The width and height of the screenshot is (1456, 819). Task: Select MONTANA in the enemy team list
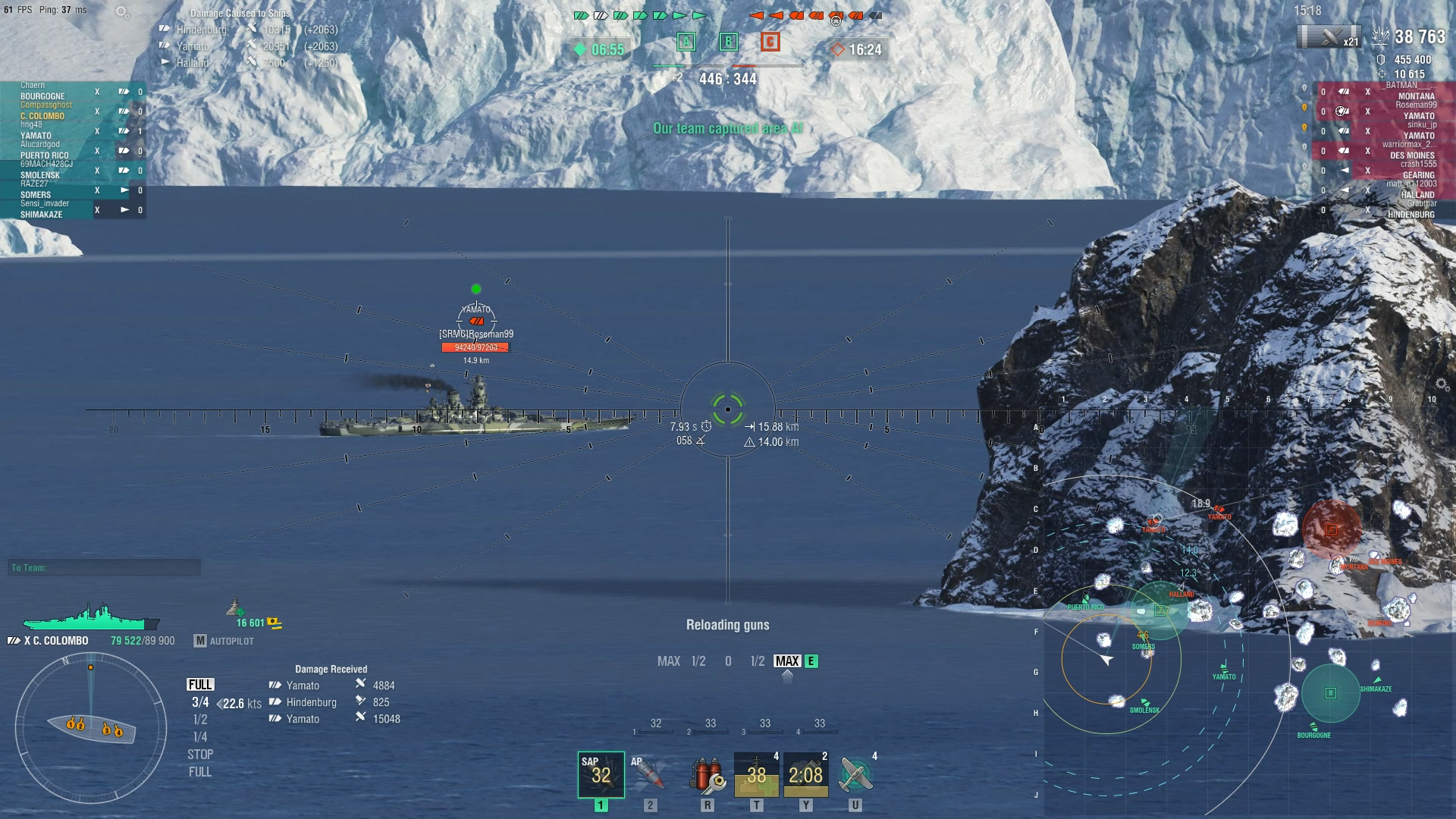coord(1416,96)
